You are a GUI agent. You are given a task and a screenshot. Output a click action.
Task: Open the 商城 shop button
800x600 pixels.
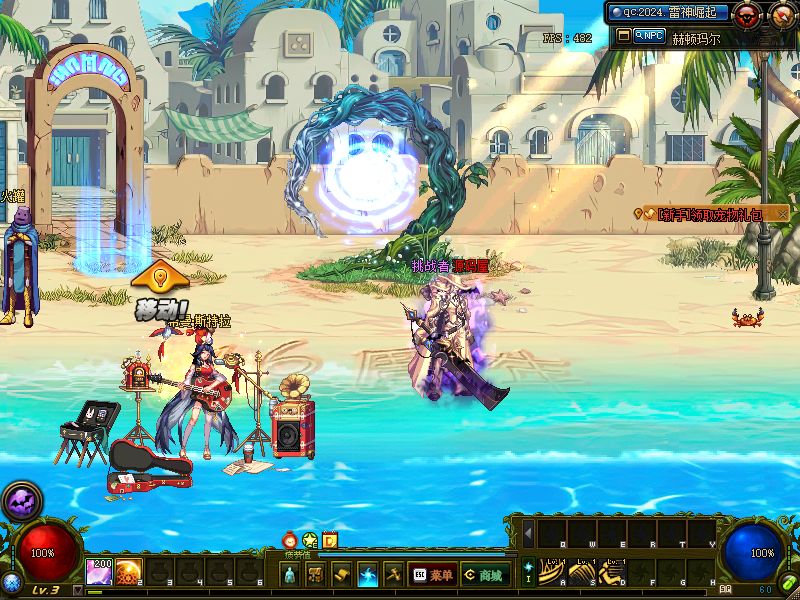click(482, 575)
